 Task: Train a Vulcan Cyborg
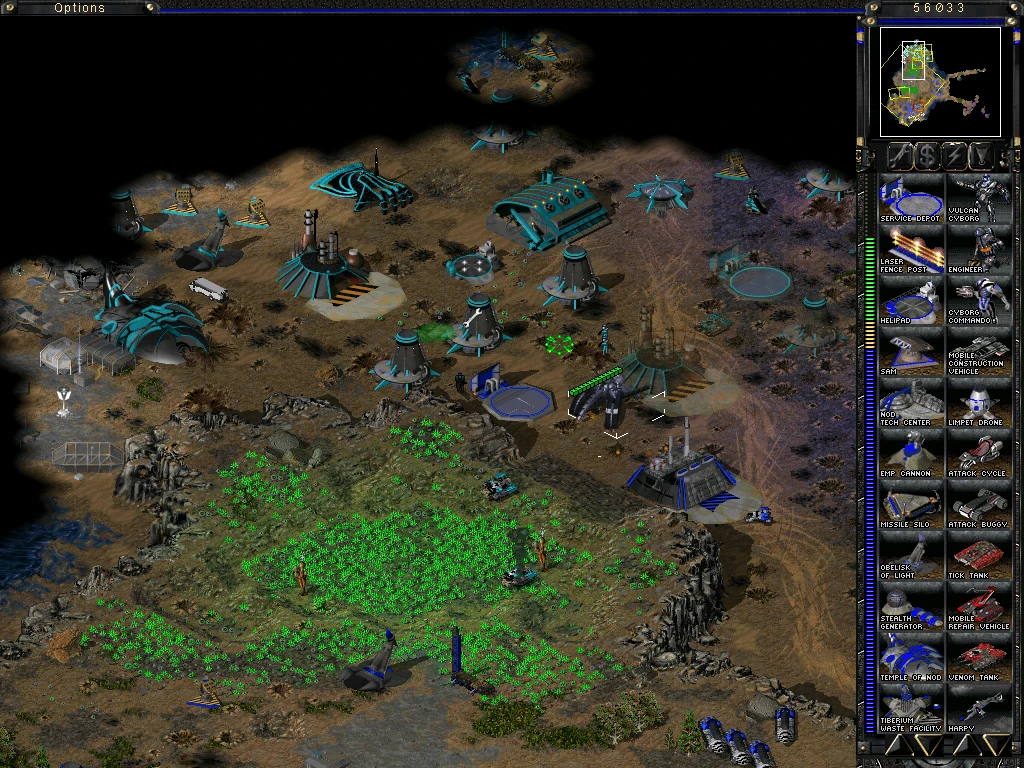coord(979,200)
